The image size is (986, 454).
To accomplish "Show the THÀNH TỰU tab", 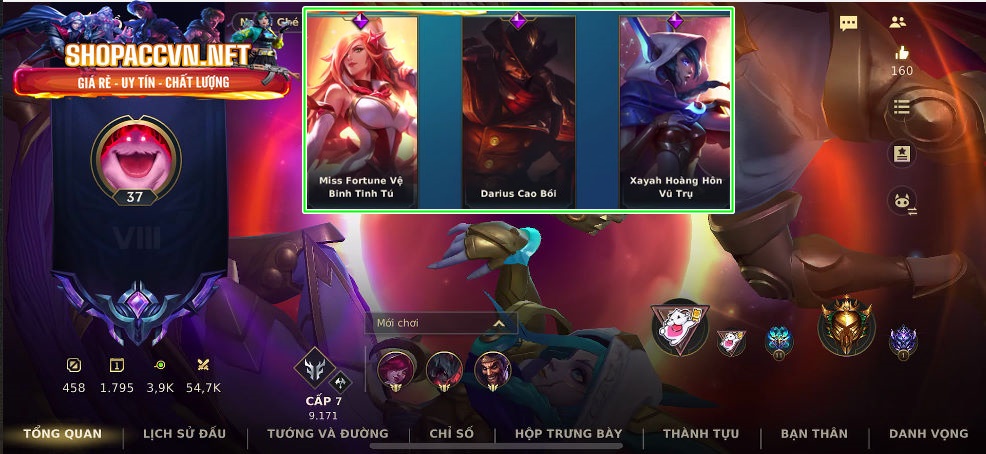I will [x=701, y=434].
